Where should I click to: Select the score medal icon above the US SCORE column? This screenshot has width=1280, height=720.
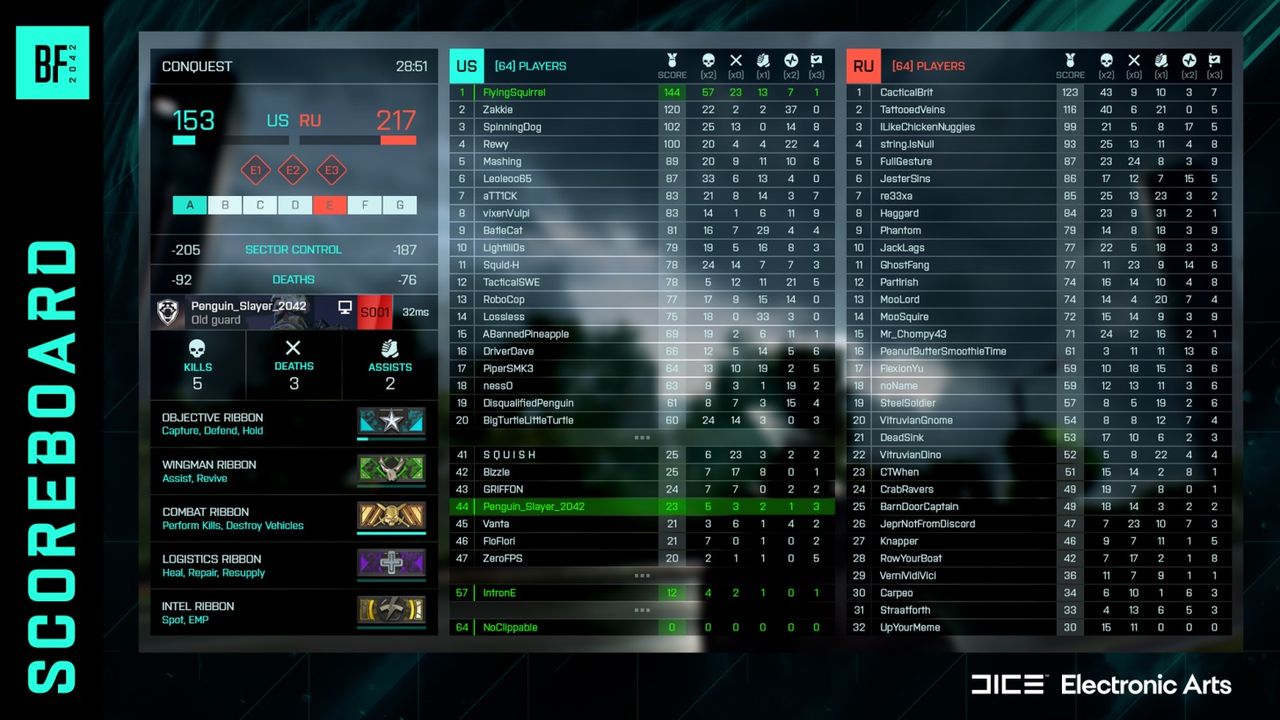click(x=672, y=59)
